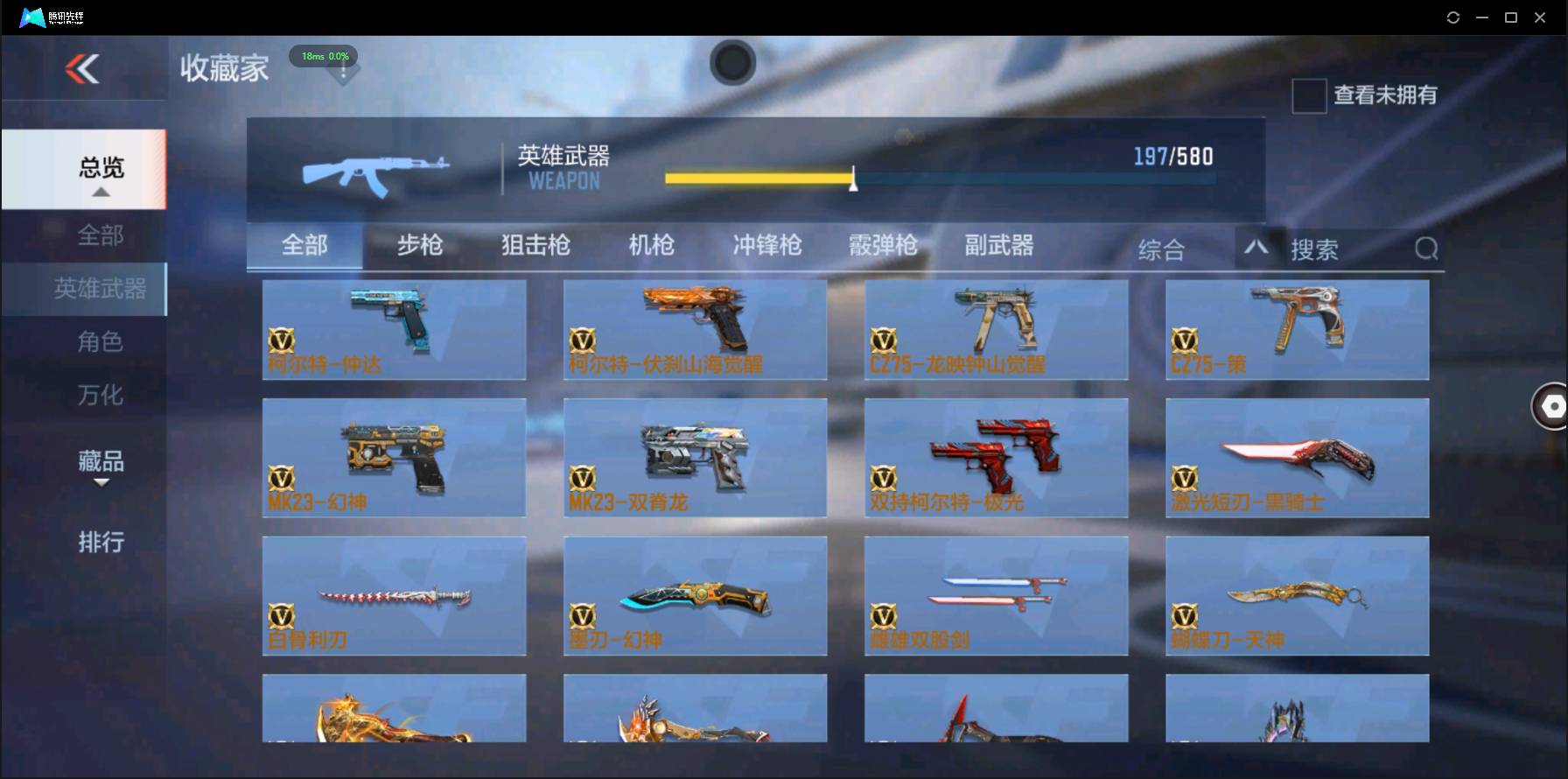Open the hexagonal settings icon on right edge
The image size is (1568, 779).
tap(1551, 406)
